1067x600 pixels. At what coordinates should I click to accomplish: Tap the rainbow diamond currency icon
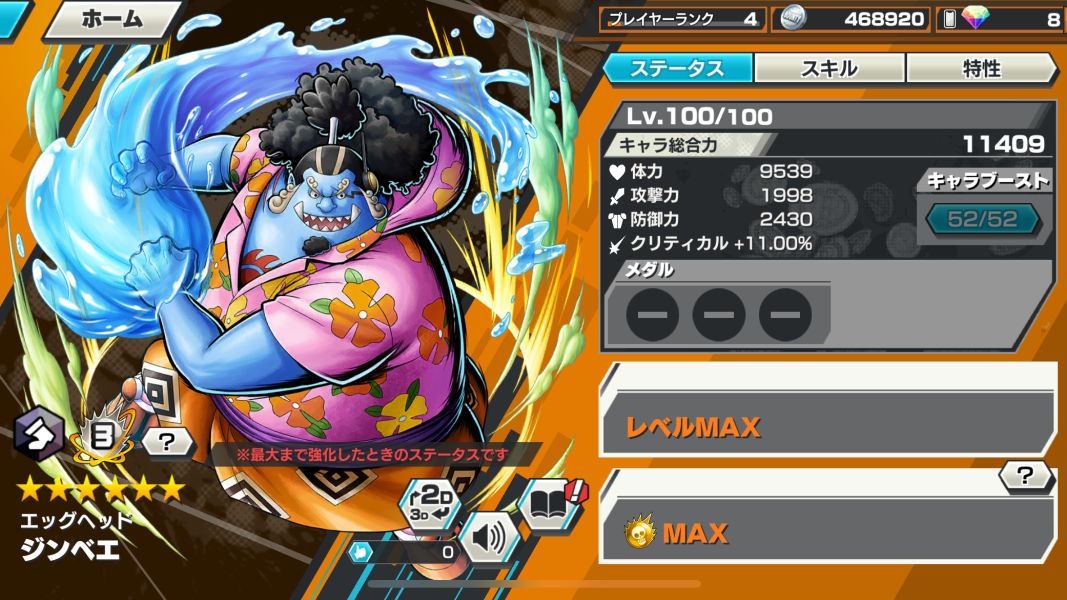click(971, 19)
